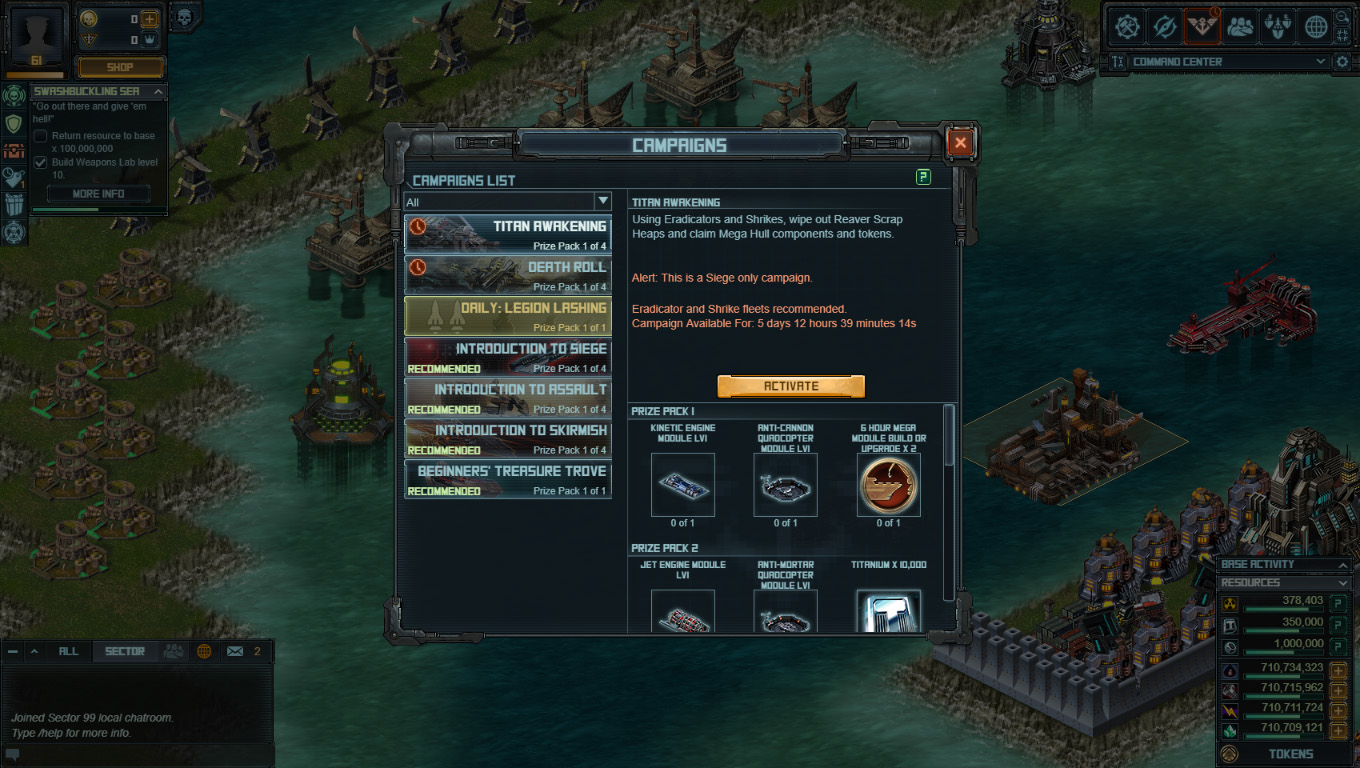Select the Death Roll campaign
This screenshot has height=768, width=1360.
point(508,274)
